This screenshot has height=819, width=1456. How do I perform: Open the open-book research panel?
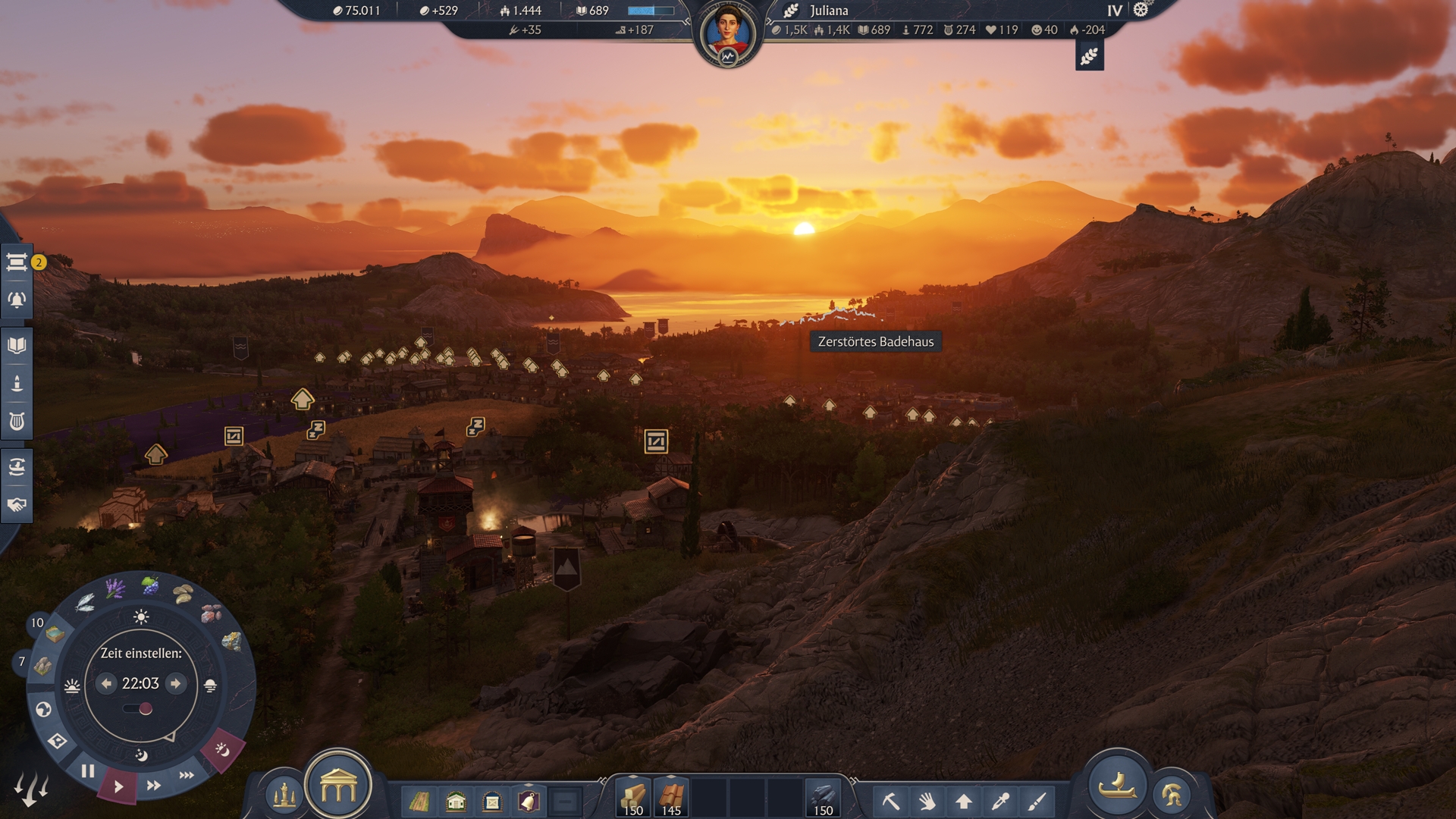coord(17,346)
